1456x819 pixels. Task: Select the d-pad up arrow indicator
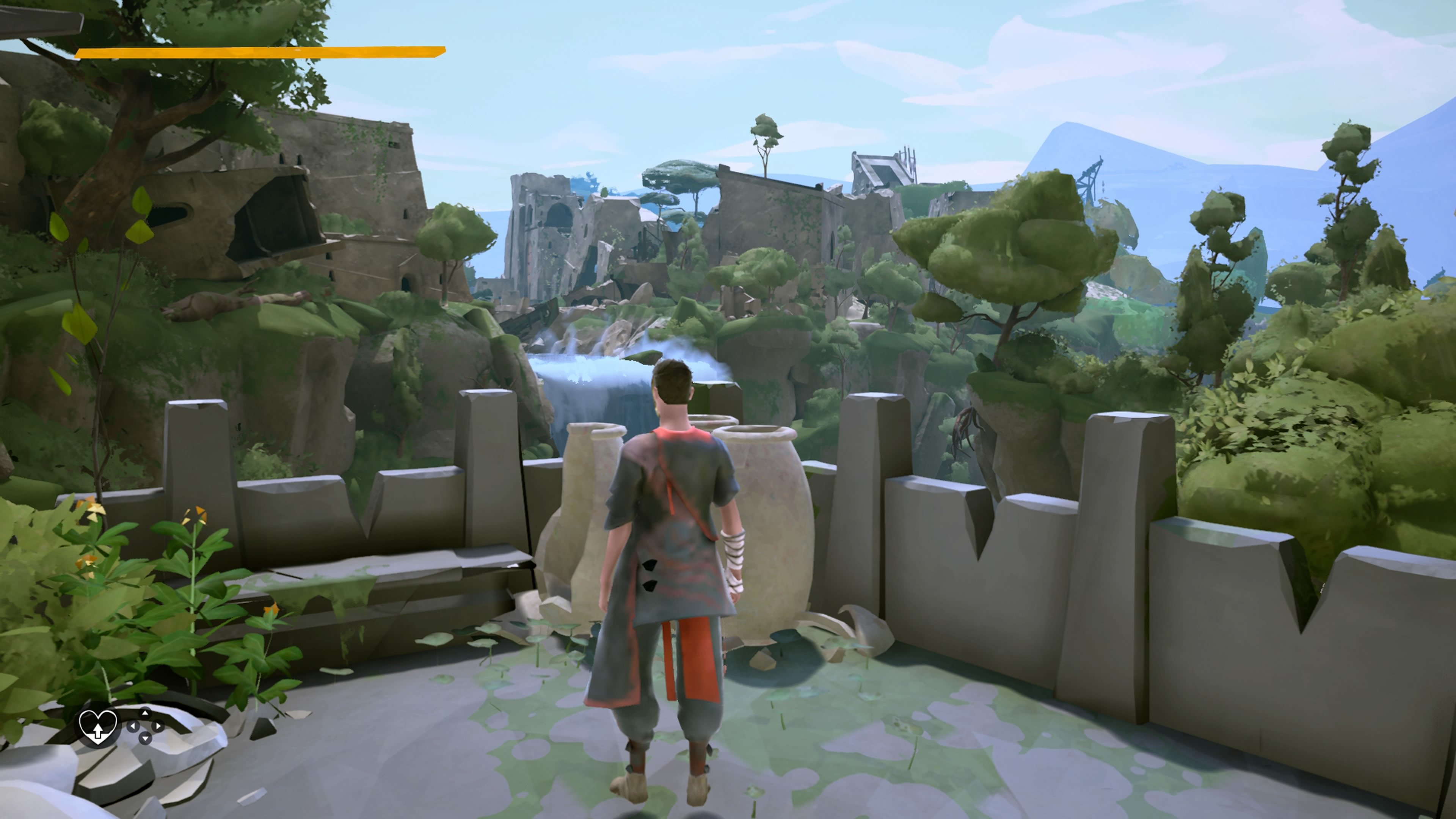[145, 713]
